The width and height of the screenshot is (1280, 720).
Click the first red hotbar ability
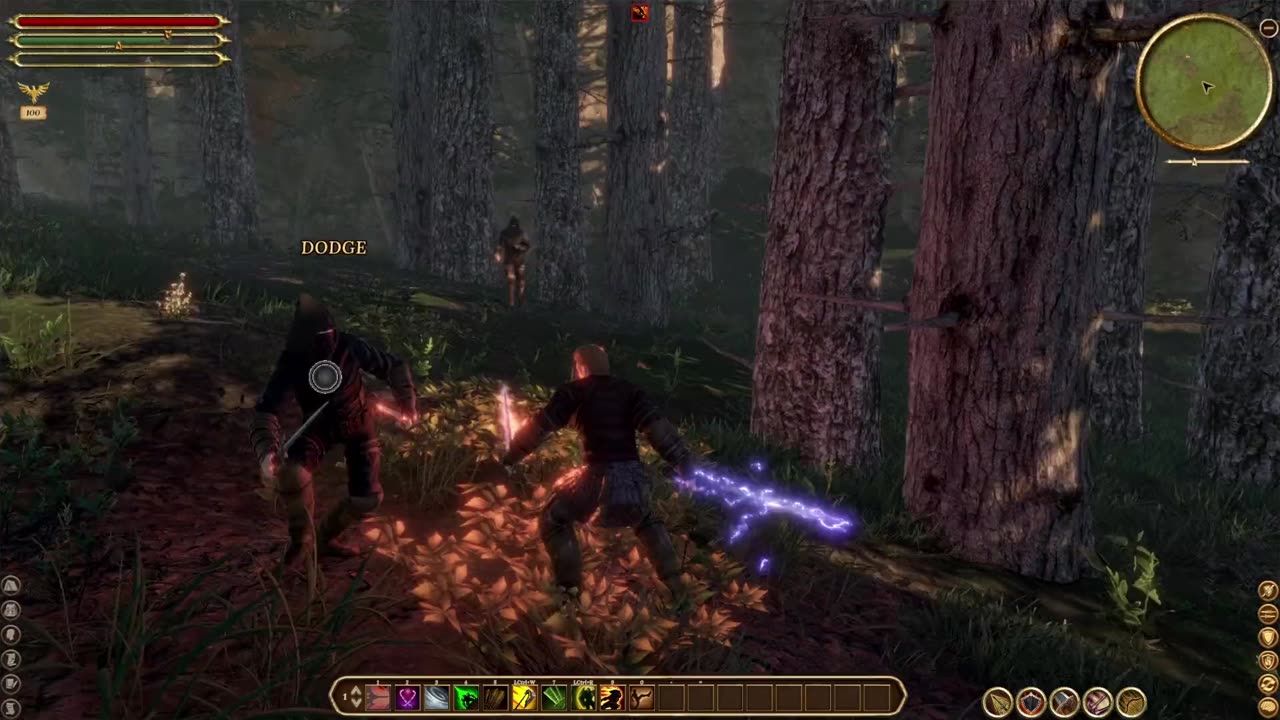coord(378,698)
